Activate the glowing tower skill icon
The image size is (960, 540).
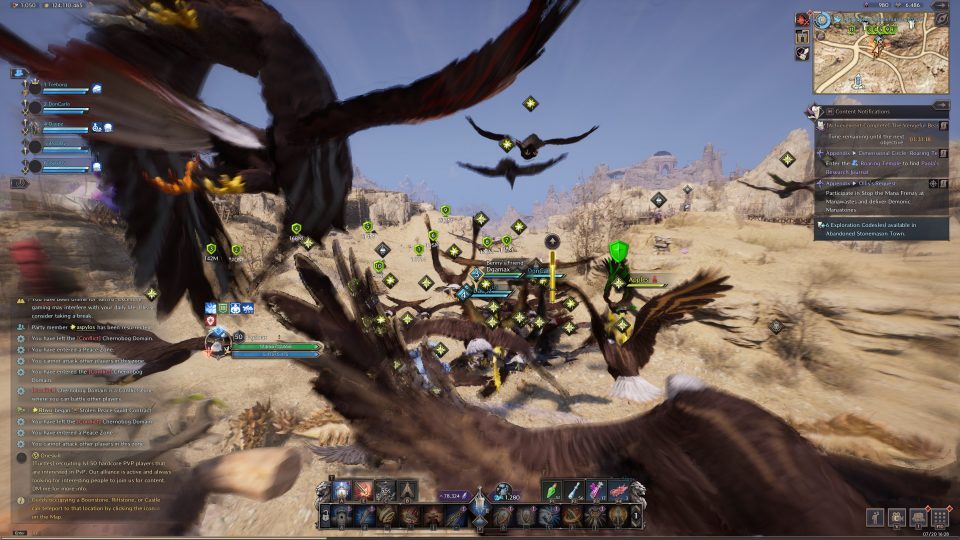[x=341, y=490]
